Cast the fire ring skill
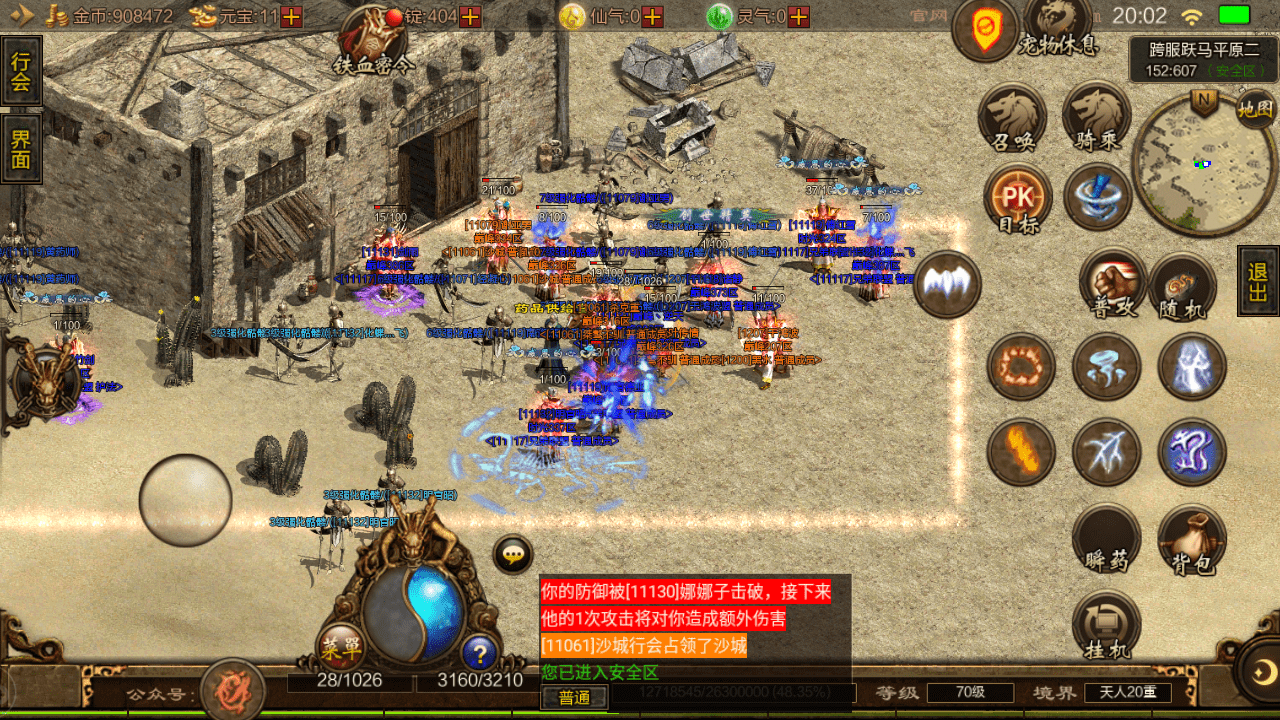Image resolution: width=1280 pixels, height=720 pixels. pyautogui.click(x=1021, y=367)
